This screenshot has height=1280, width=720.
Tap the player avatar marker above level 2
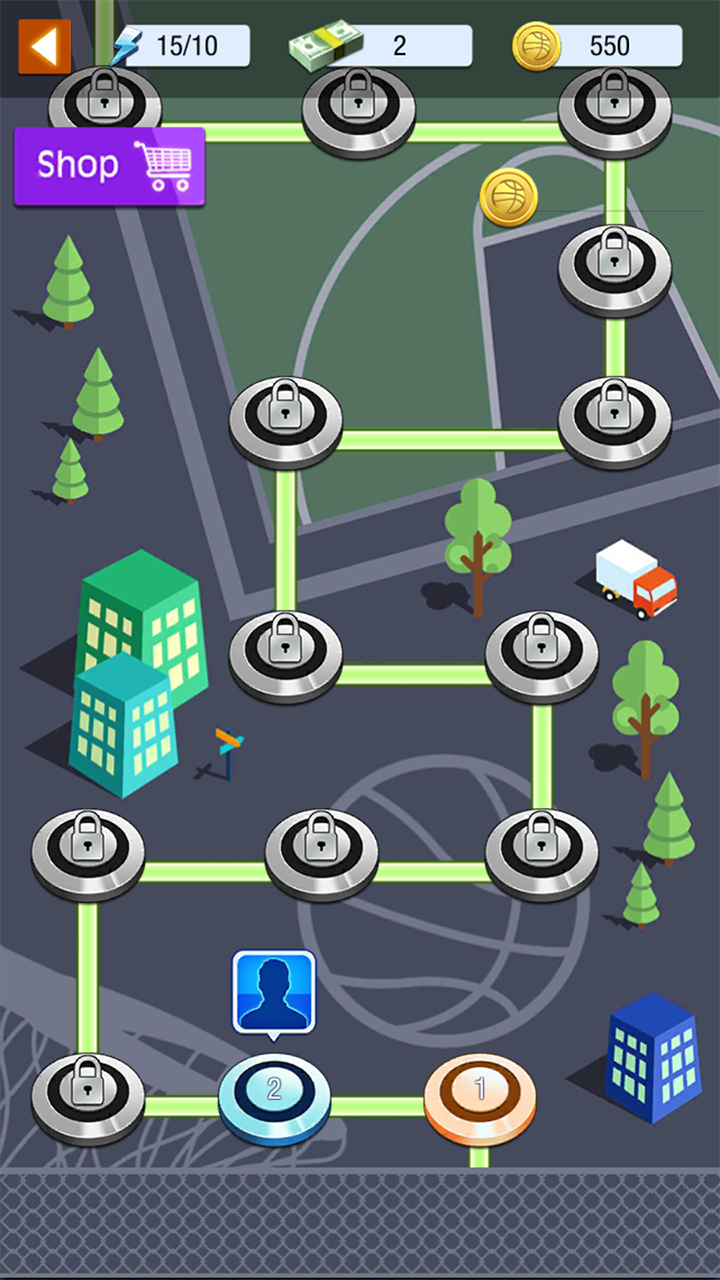[x=274, y=991]
